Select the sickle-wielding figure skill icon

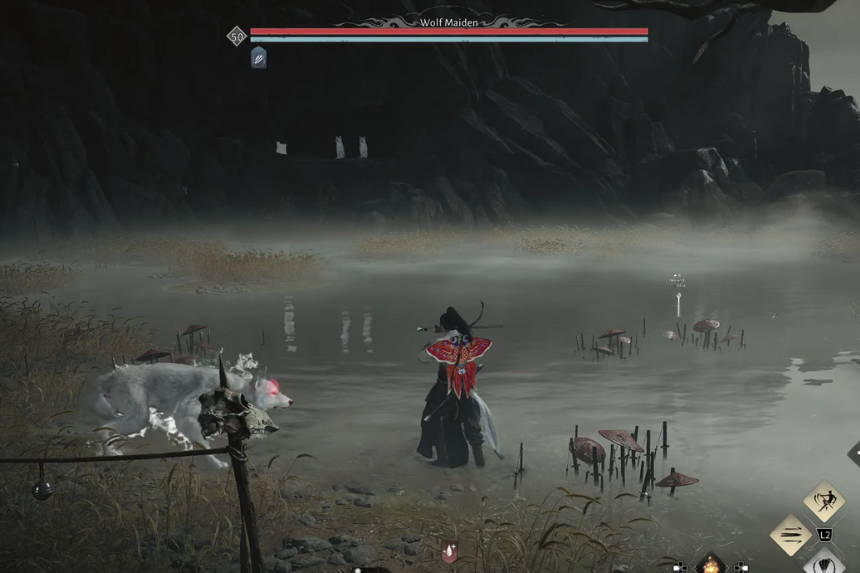824,499
